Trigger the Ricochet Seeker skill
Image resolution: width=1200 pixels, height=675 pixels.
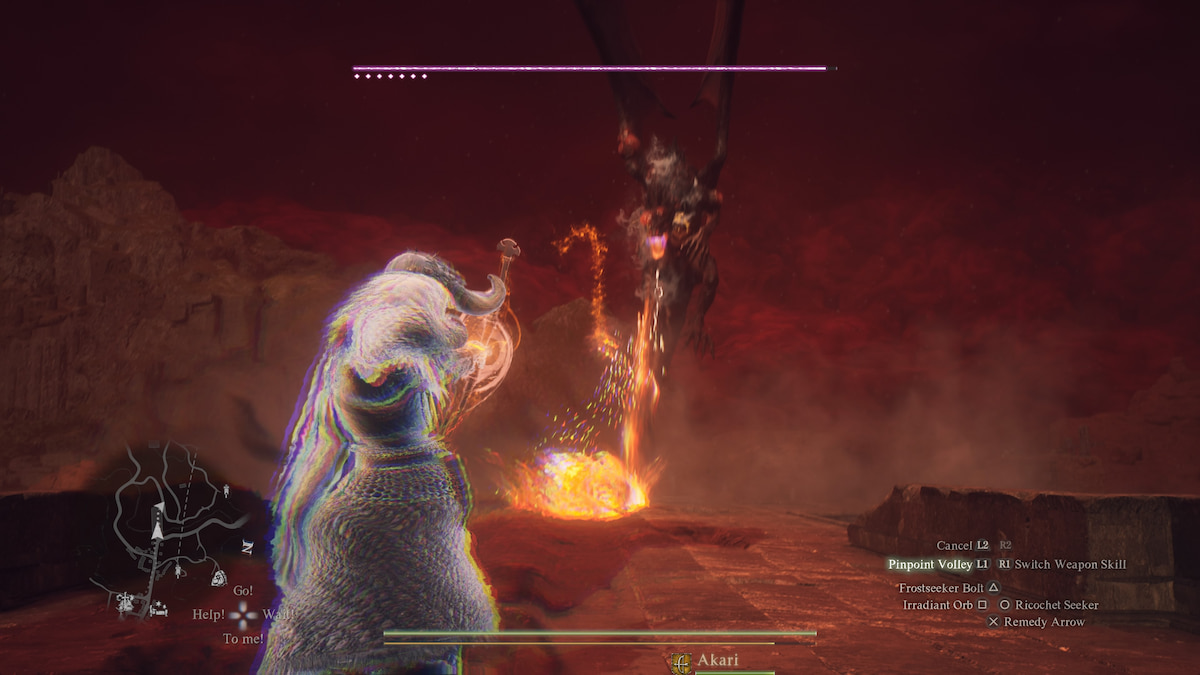(x=1056, y=605)
